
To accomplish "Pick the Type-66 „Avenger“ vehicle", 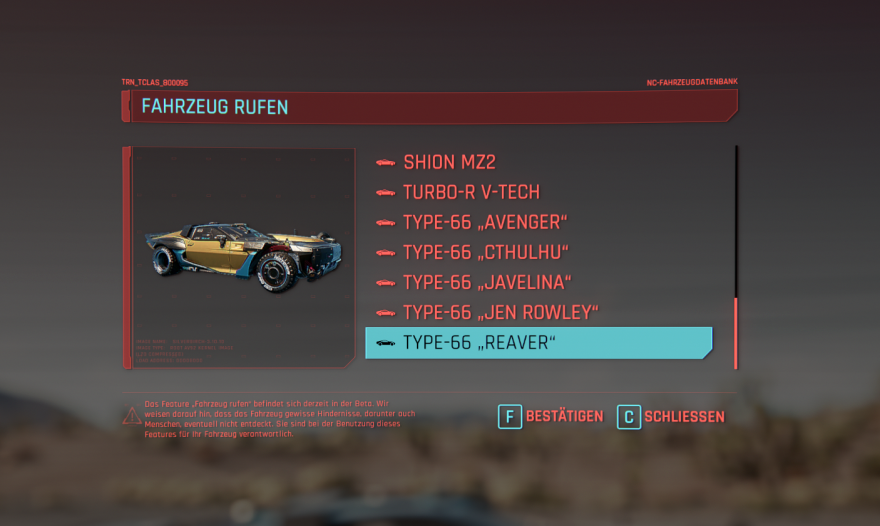I will point(484,222).
